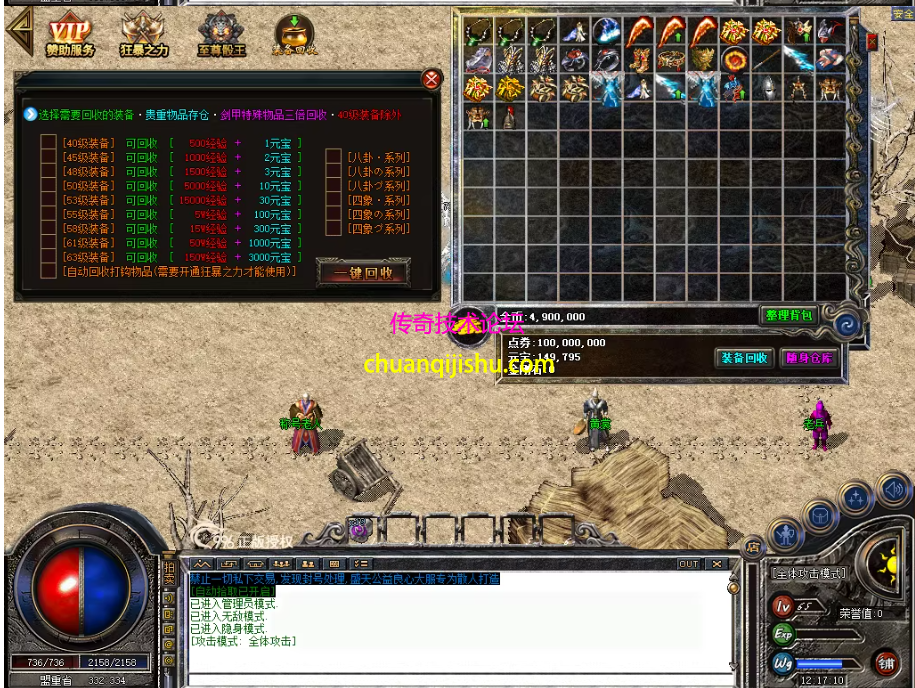Screen dimensions: 915x688
Task: Click the 装备回收 button under the bag
Action: [x=744, y=358]
